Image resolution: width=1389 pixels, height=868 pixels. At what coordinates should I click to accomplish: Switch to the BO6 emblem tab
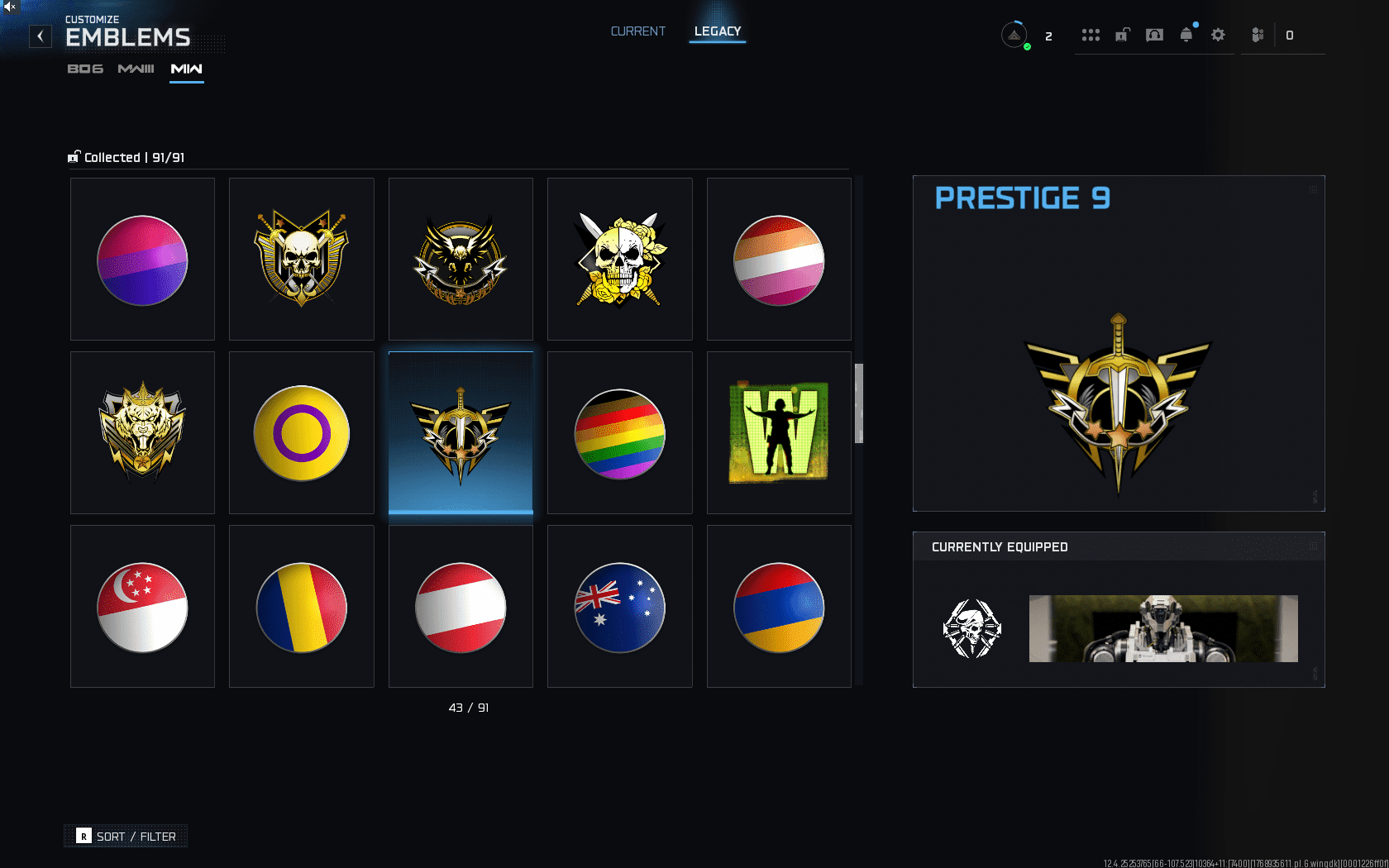click(85, 69)
